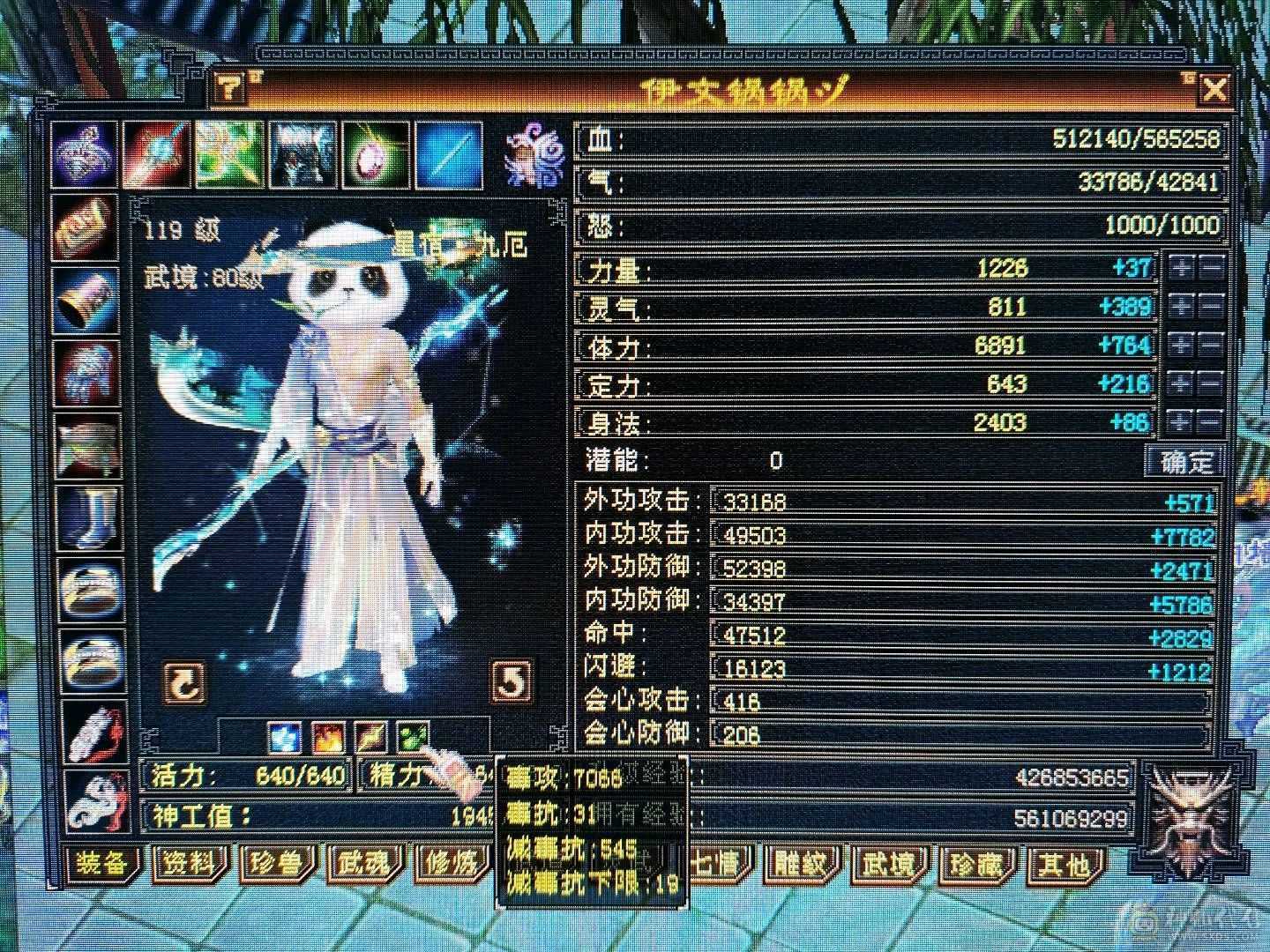Switch to the 装备 equipment tab
The height and width of the screenshot is (952, 1270).
pos(103,866)
